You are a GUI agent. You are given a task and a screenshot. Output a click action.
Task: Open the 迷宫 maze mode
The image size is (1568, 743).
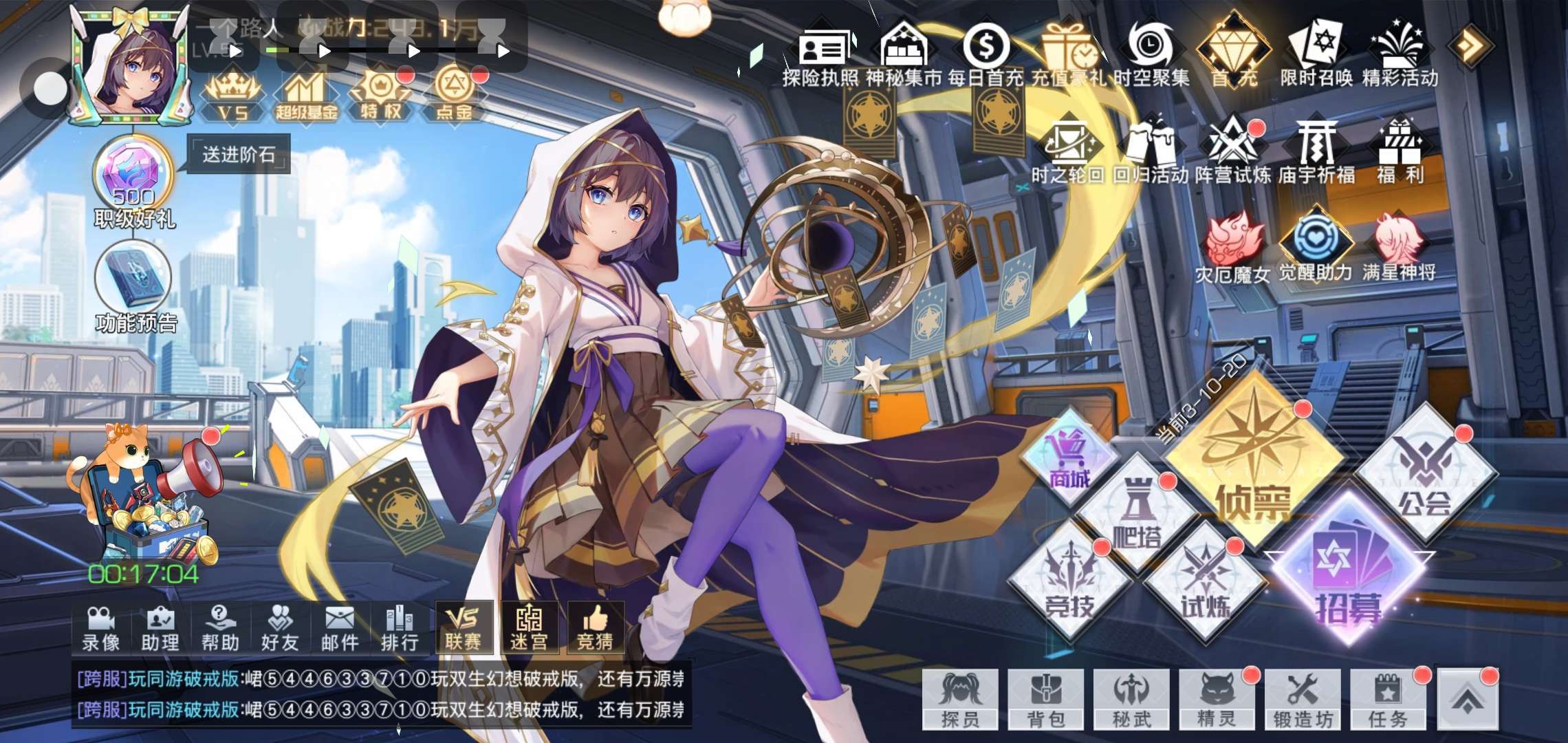[529, 627]
